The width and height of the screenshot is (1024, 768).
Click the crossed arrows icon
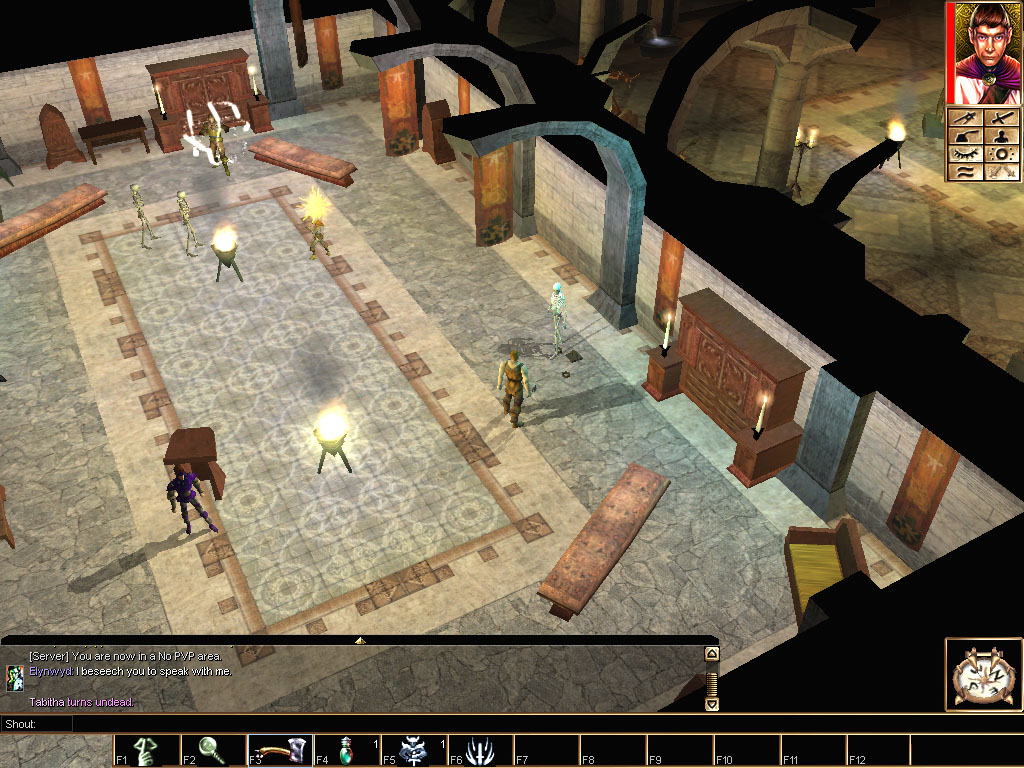(x=1000, y=173)
